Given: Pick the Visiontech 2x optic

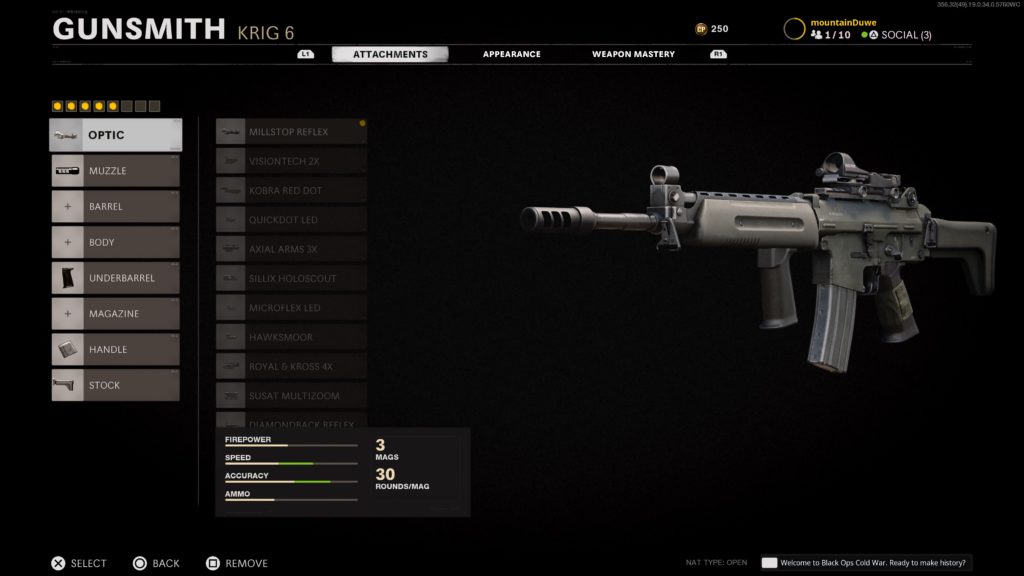Looking at the screenshot, I should (291, 161).
